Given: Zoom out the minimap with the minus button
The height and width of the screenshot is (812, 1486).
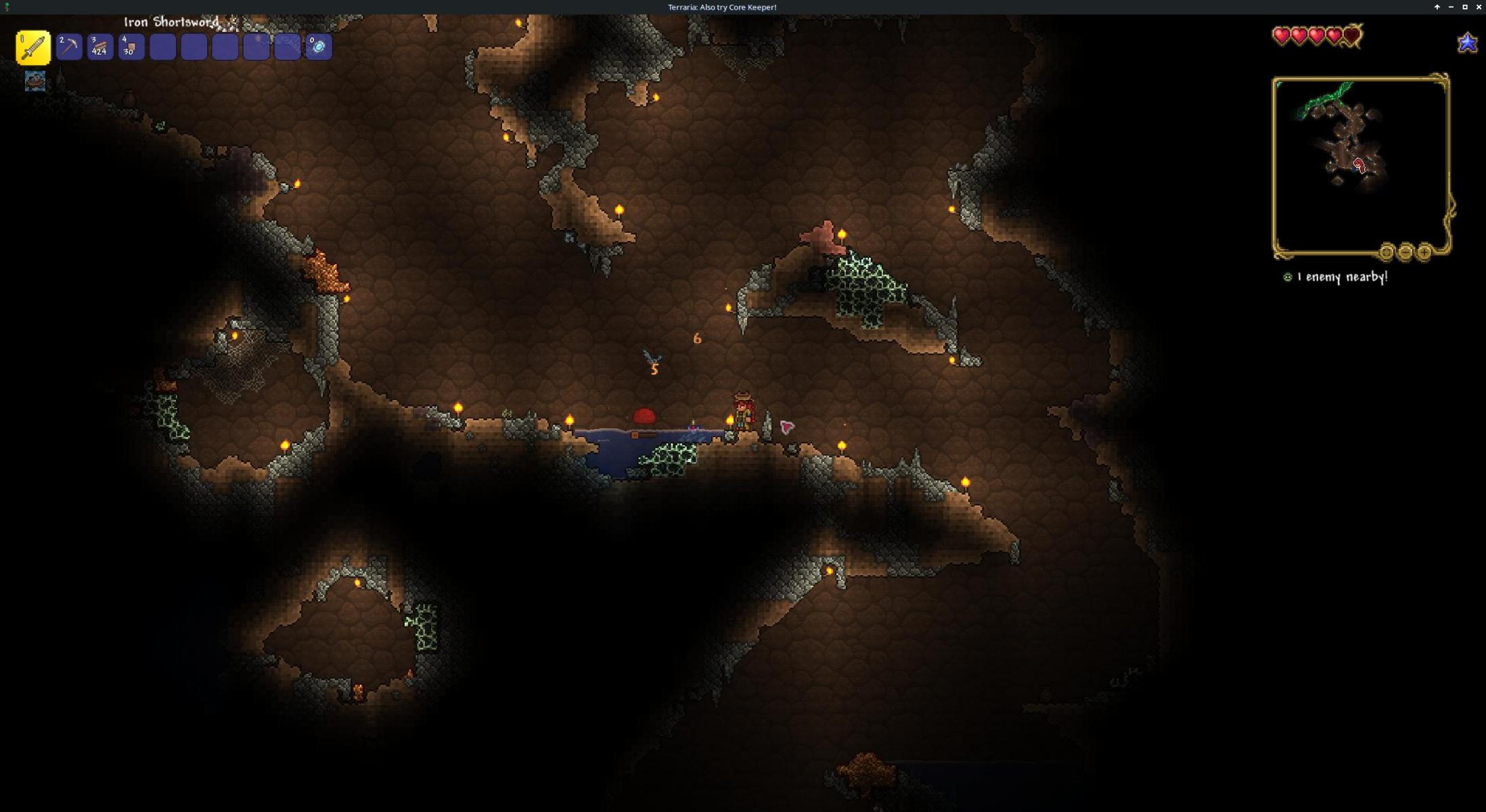Looking at the screenshot, I should [x=1405, y=252].
